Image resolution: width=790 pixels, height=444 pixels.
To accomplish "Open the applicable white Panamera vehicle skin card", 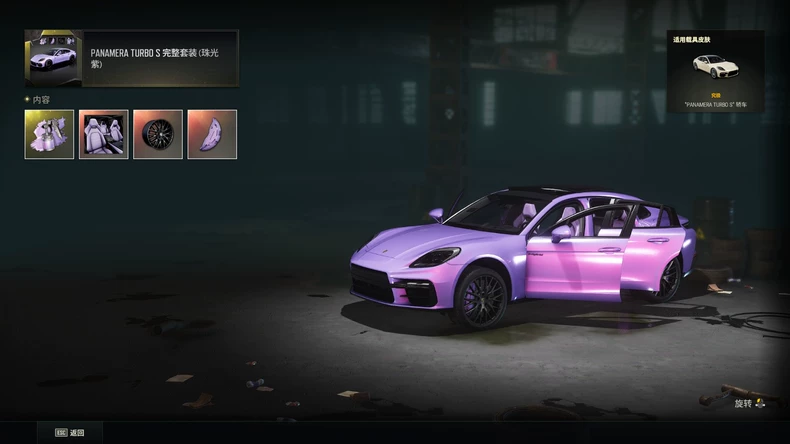I will [x=716, y=72].
